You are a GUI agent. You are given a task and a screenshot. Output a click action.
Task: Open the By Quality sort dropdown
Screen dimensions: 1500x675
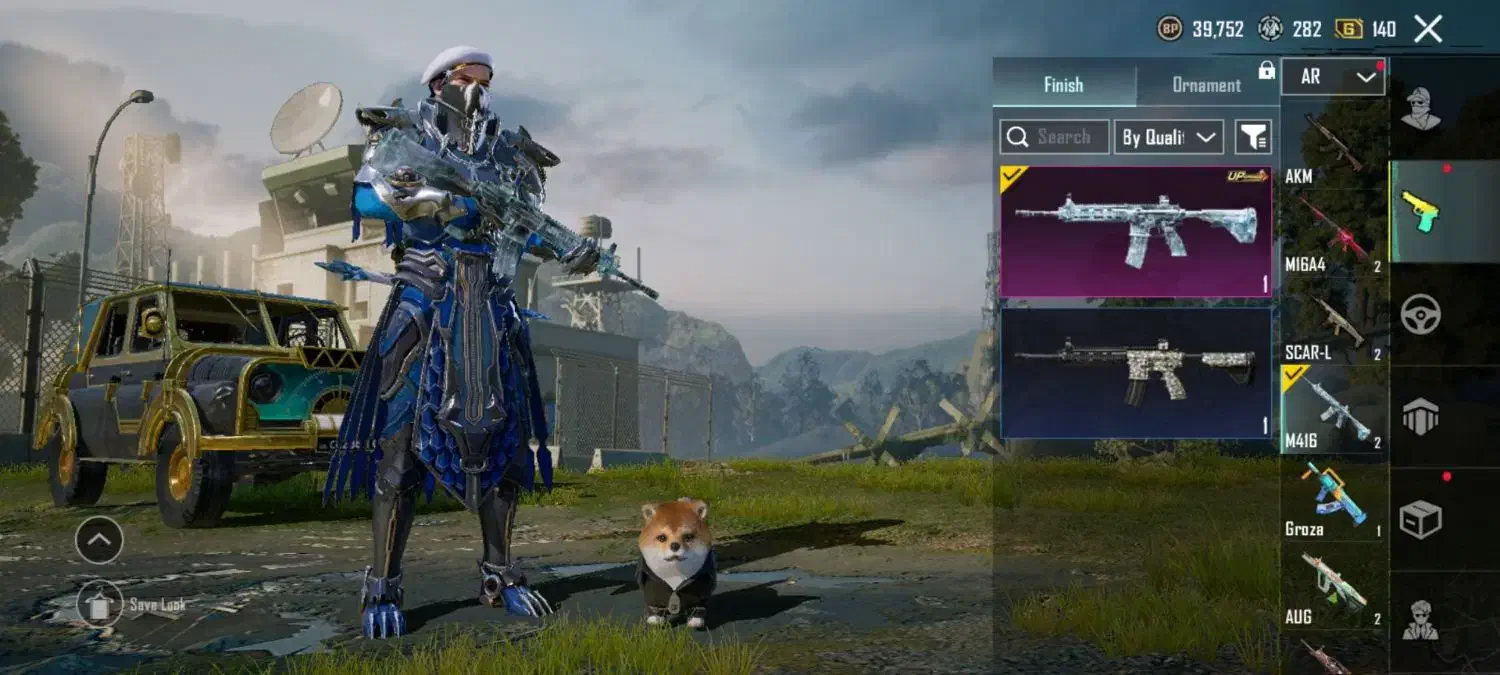tap(1169, 137)
